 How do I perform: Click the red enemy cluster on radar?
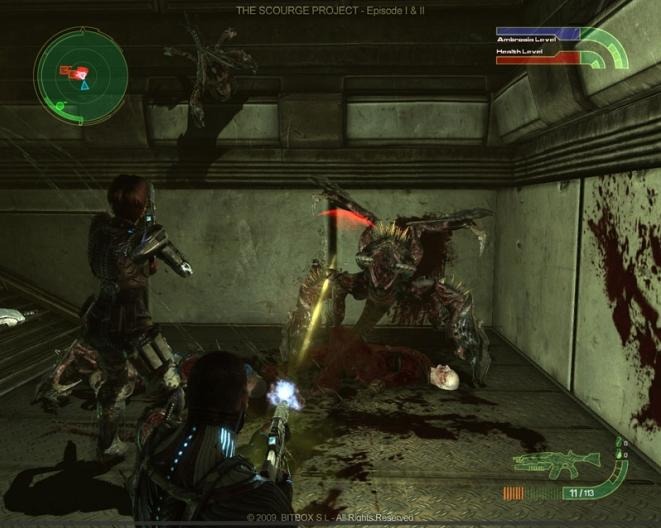click(x=73, y=71)
